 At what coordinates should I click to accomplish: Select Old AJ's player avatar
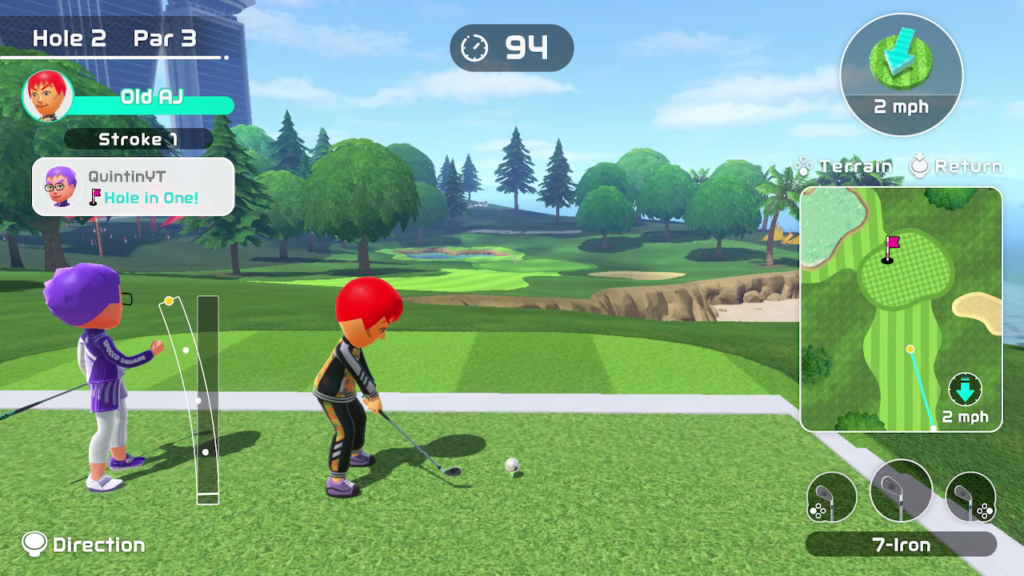(47, 96)
